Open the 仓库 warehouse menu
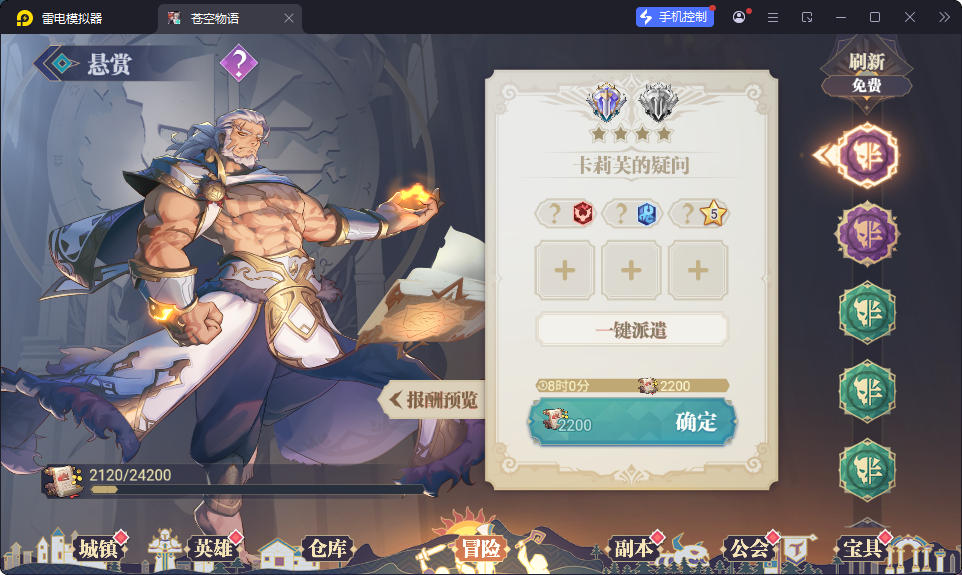Screen dimensions: 962x575 [326, 548]
